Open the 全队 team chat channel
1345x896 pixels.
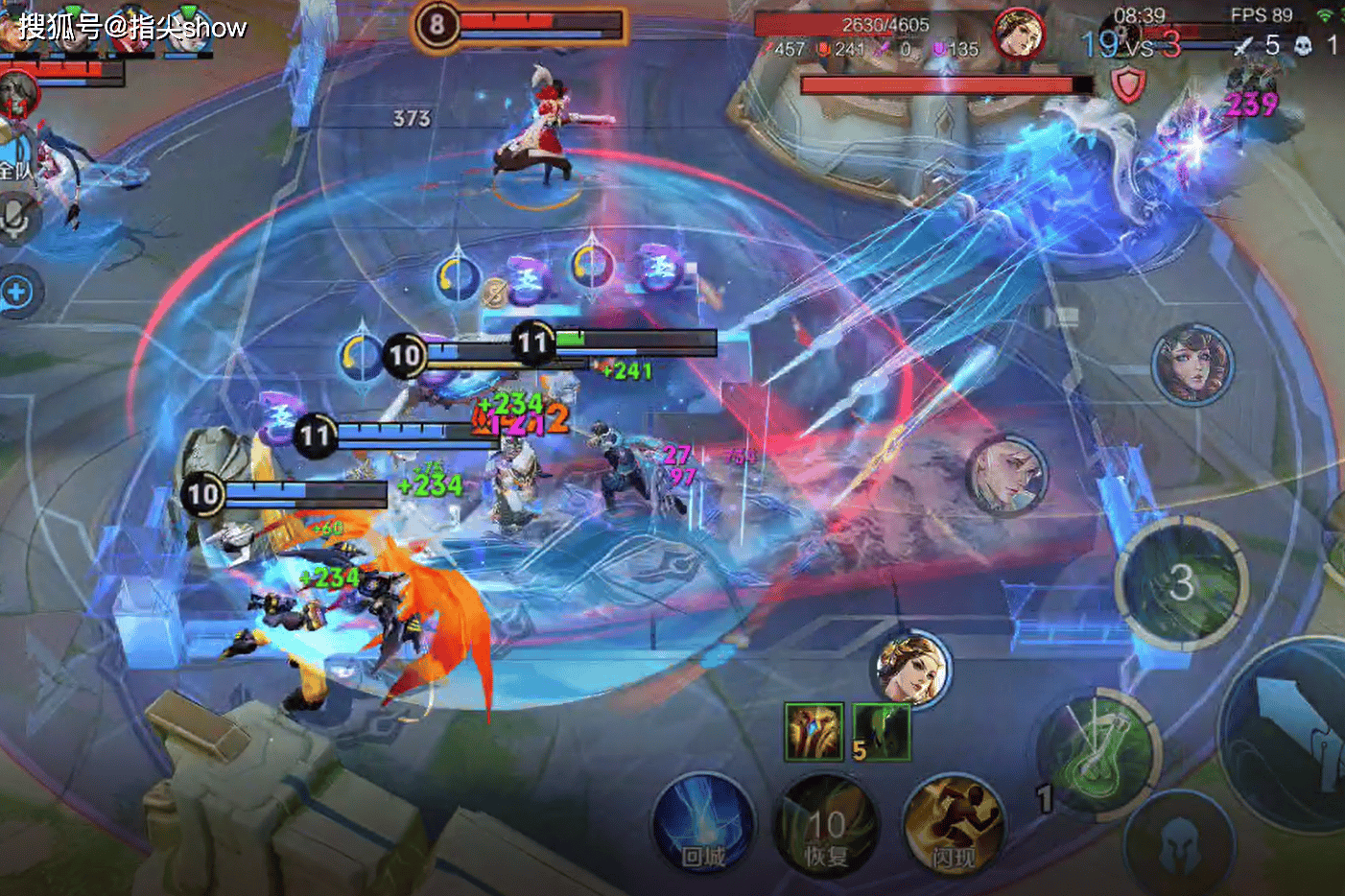click(16, 170)
